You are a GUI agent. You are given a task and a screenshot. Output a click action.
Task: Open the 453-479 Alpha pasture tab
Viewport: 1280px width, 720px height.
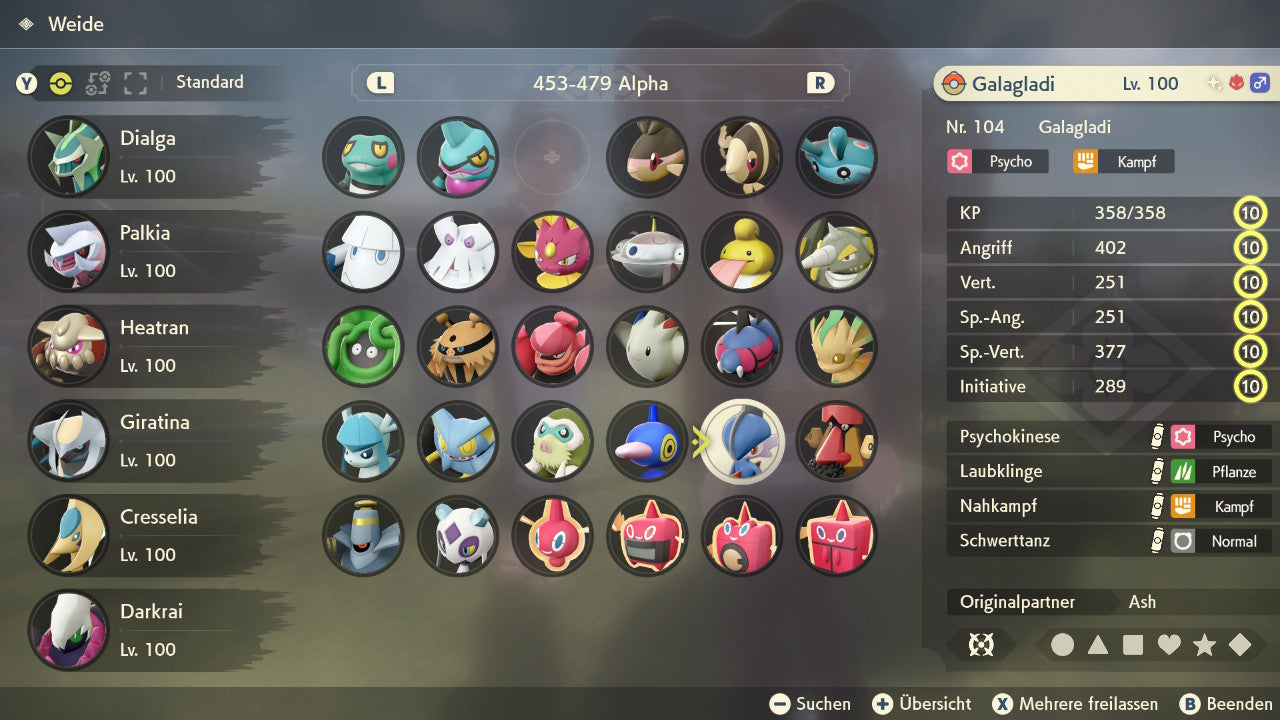pyautogui.click(x=599, y=84)
